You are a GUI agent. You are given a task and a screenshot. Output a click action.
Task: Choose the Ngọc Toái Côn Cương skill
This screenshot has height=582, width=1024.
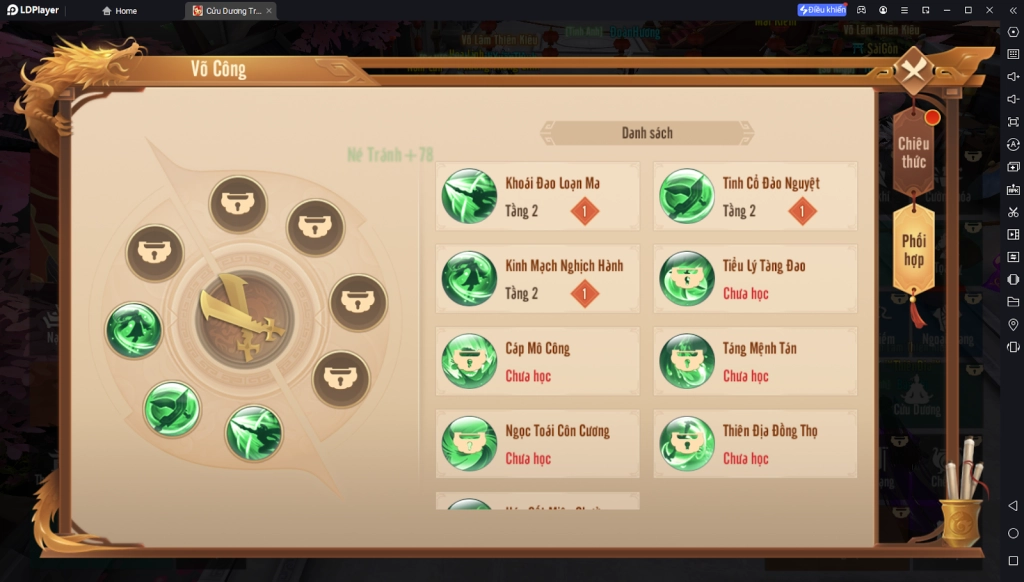coord(538,444)
